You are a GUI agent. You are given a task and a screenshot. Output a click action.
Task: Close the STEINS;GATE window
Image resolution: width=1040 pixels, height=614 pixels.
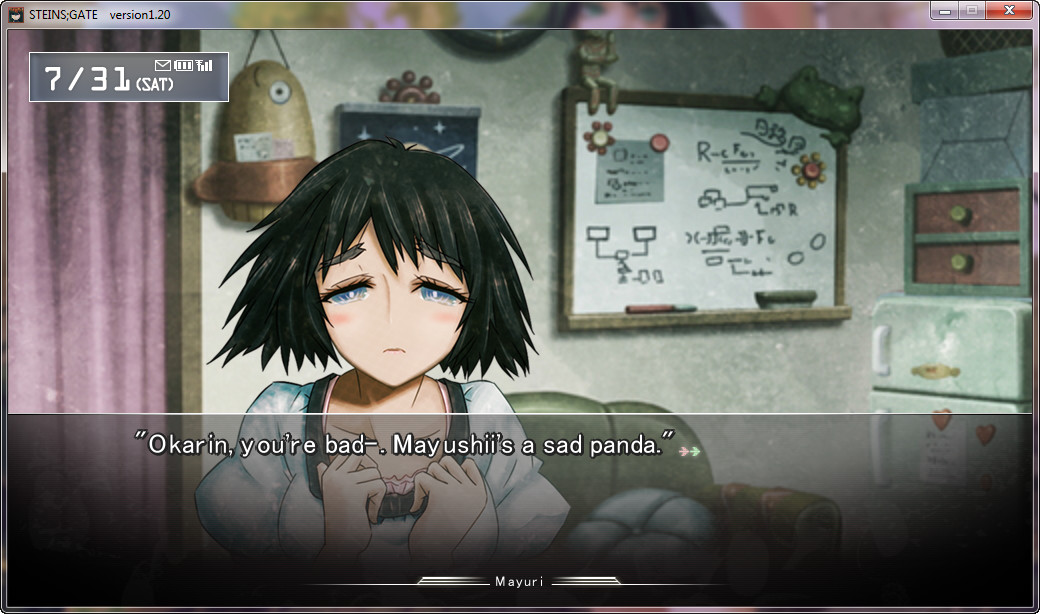(x=1009, y=10)
